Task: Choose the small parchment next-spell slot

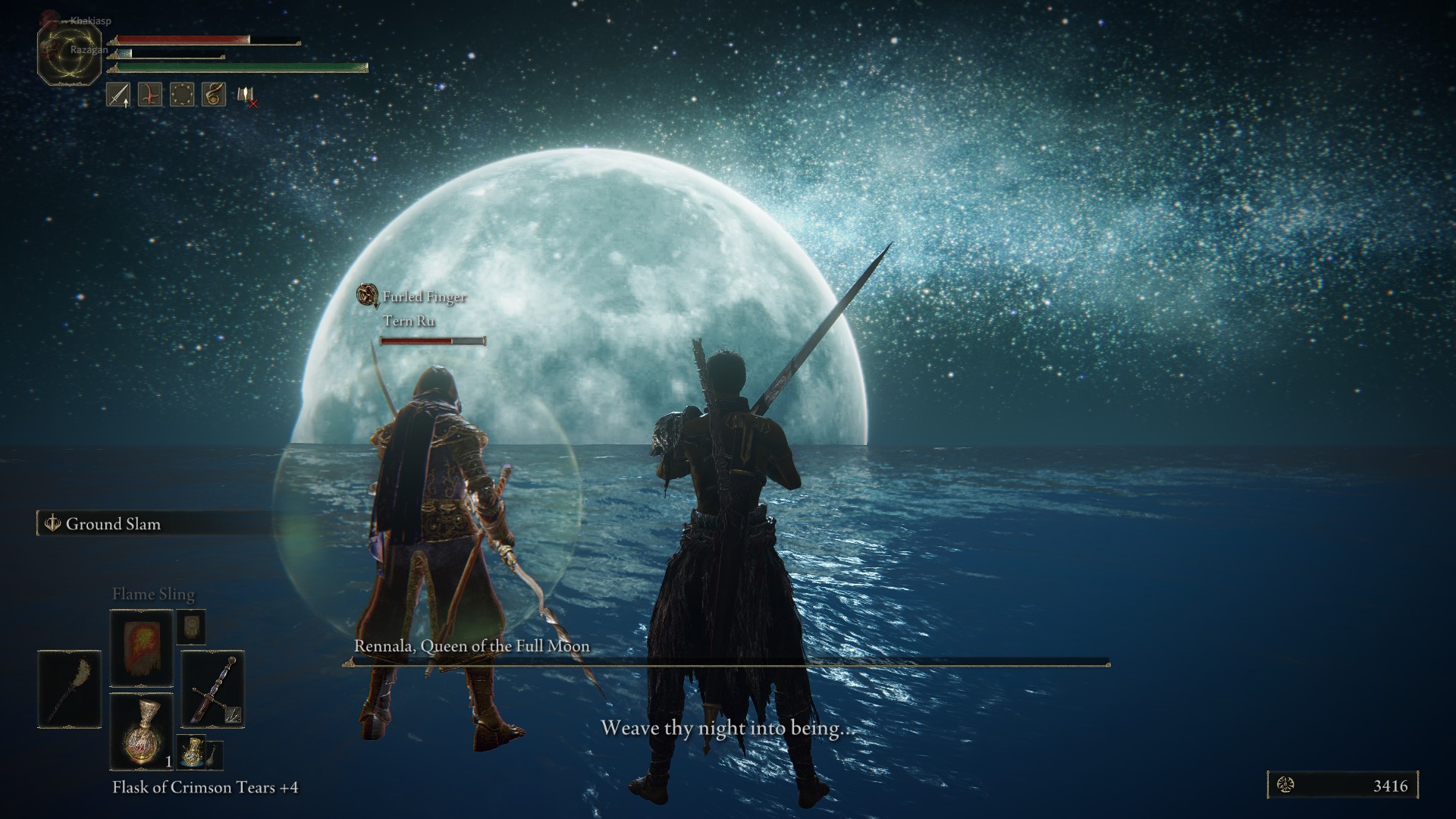Action: pyautogui.click(x=191, y=626)
